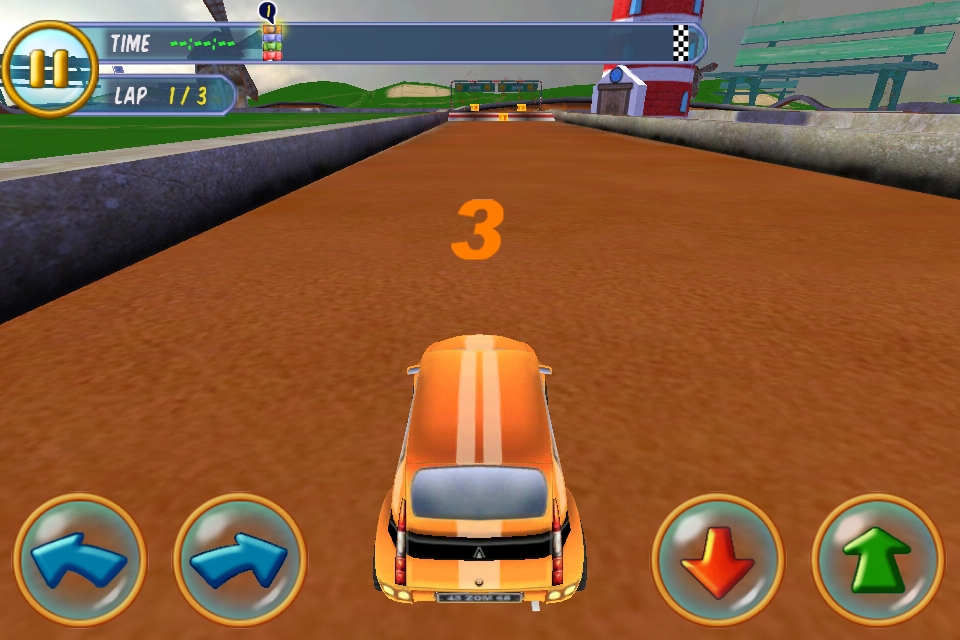
Task: Brake using the red down arrow
Action: tap(718, 560)
